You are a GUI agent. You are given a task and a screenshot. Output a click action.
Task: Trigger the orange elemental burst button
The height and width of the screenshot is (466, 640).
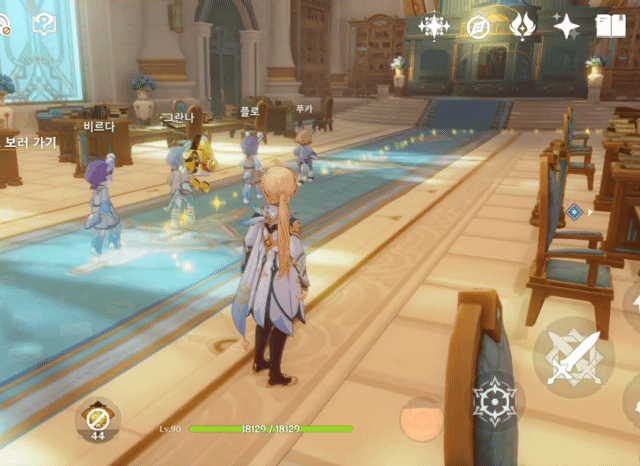(421, 418)
